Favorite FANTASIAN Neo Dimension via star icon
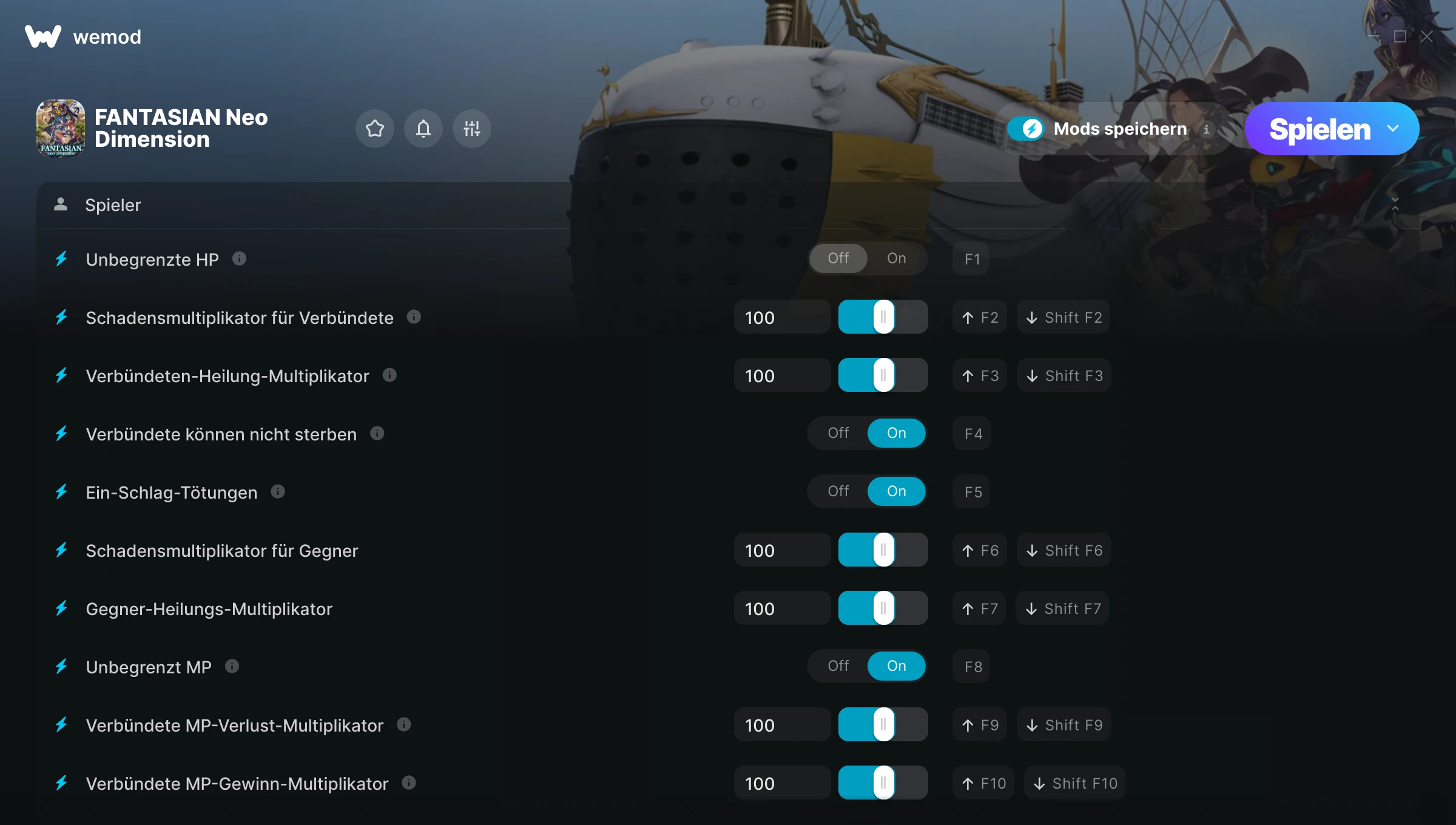Screen dimensions: 1456x825 click(x=374, y=129)
